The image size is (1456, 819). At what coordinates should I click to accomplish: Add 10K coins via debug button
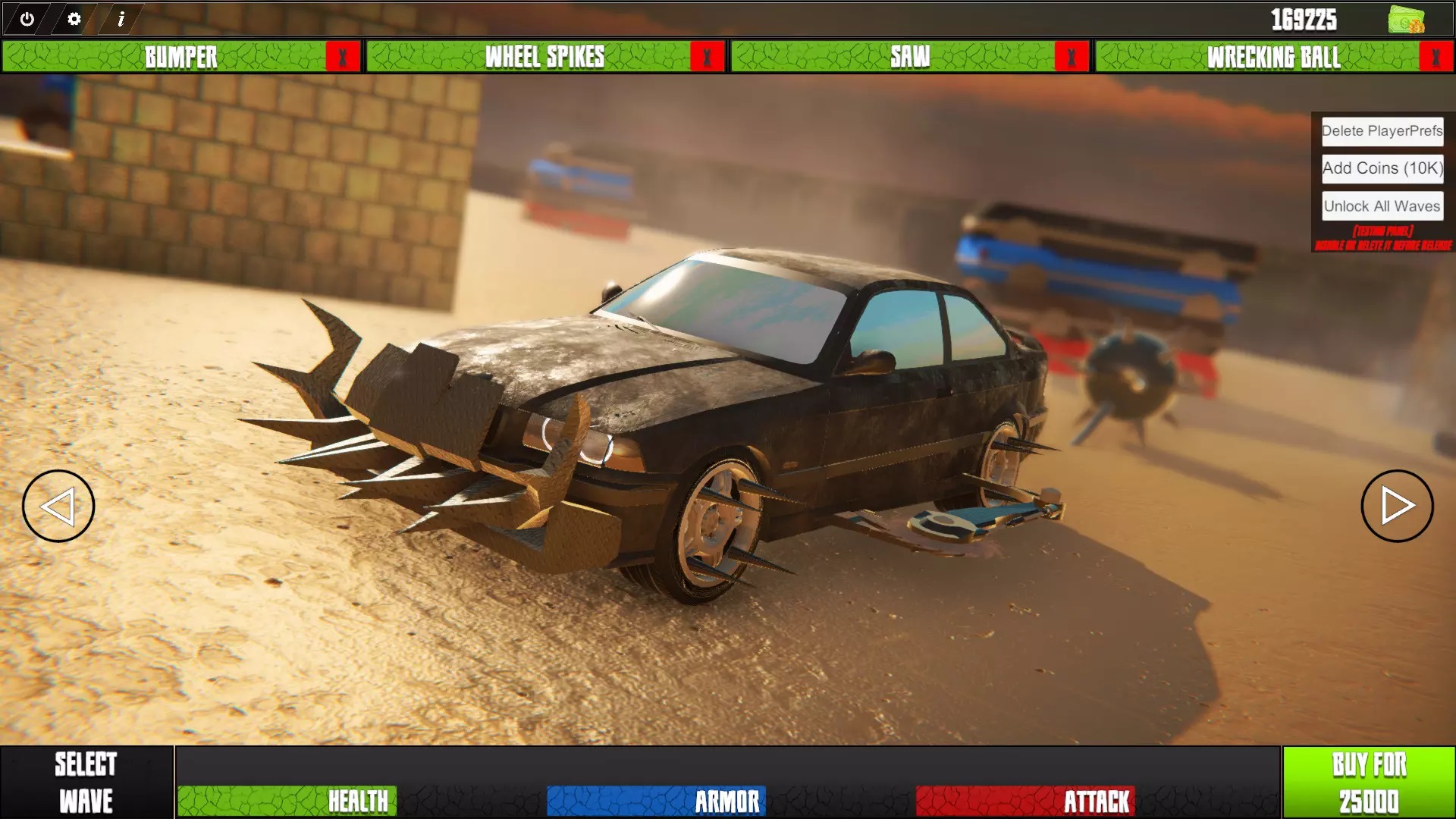click(1382, 168)
